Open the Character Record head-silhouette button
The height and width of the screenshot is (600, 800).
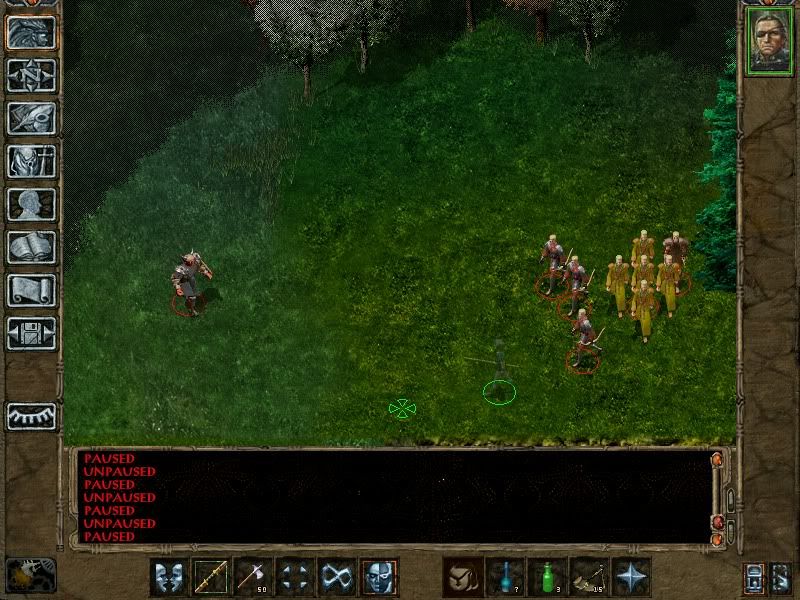31,204
